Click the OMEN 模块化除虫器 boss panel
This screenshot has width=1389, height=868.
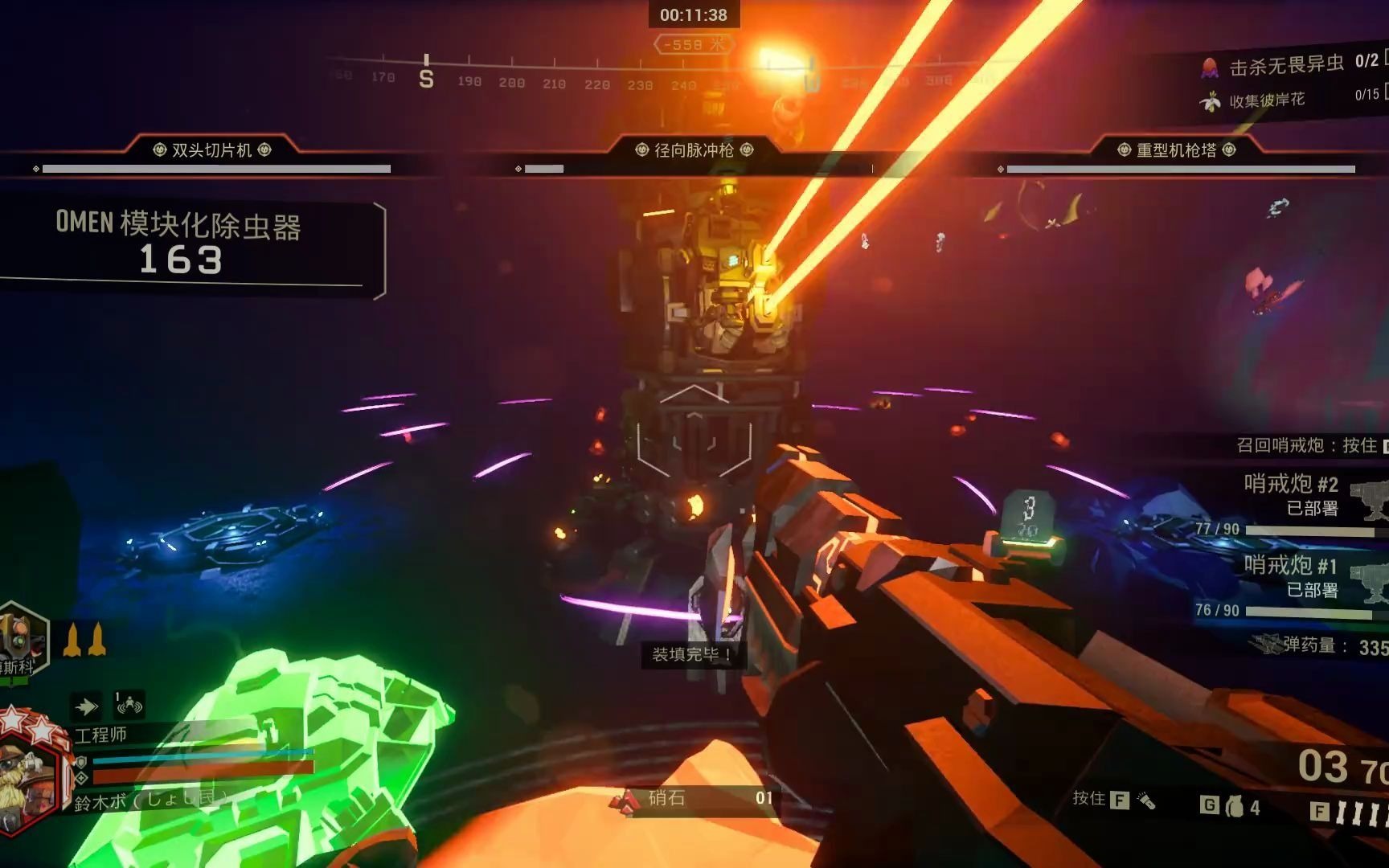point(181,243)
